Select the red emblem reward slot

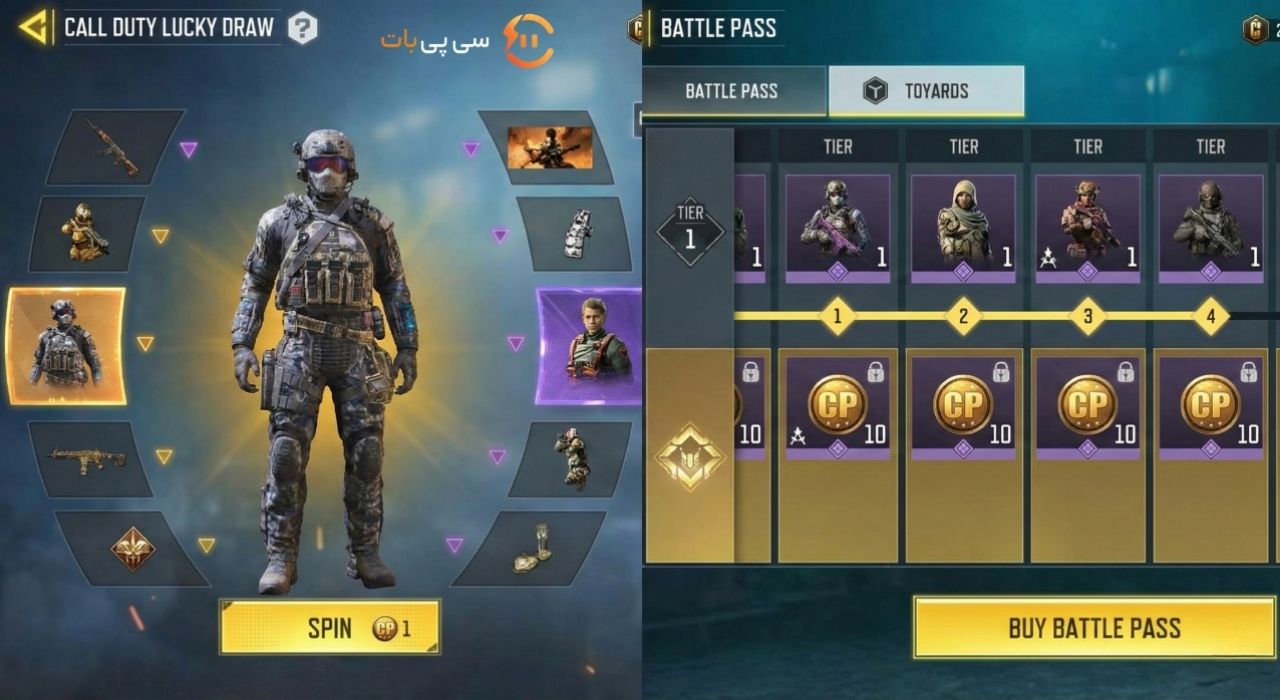click(132, 548)
